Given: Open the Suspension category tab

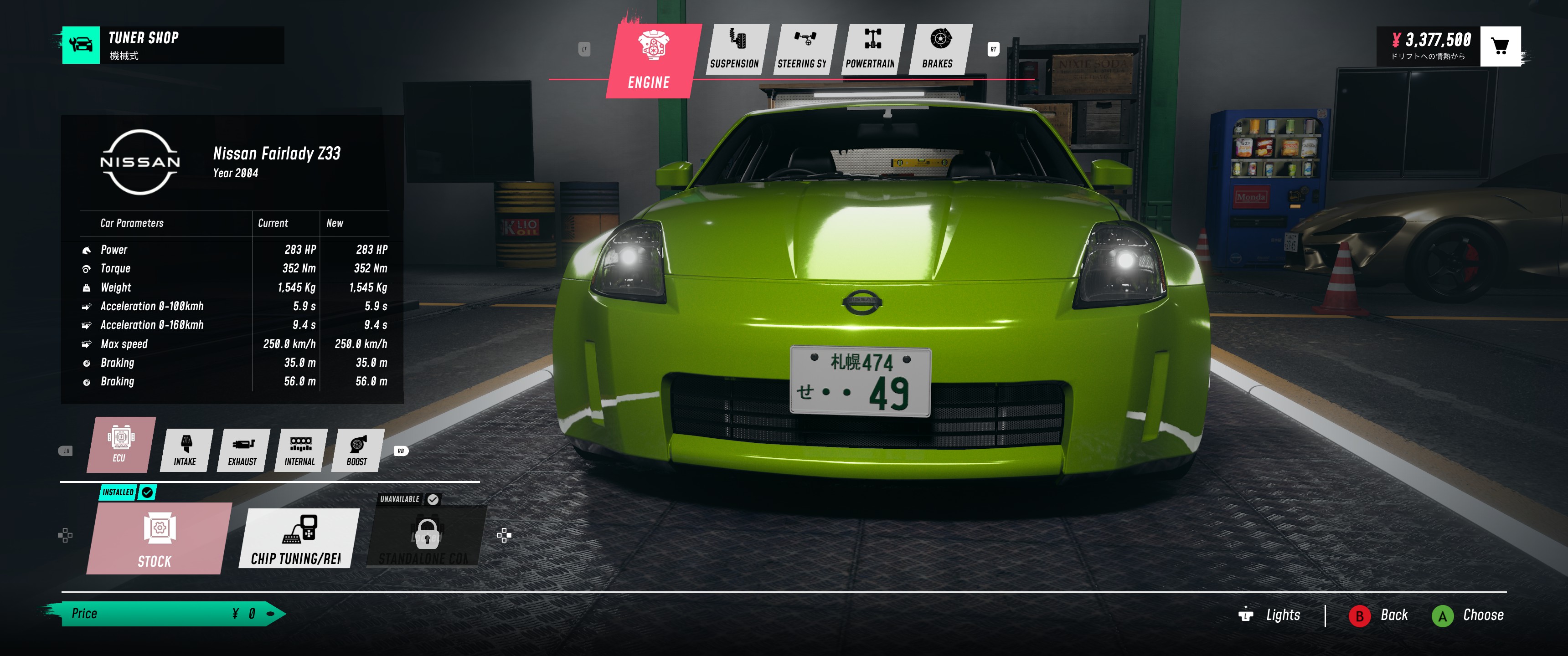Looking at the screenshot, I should tap(735, 49).
